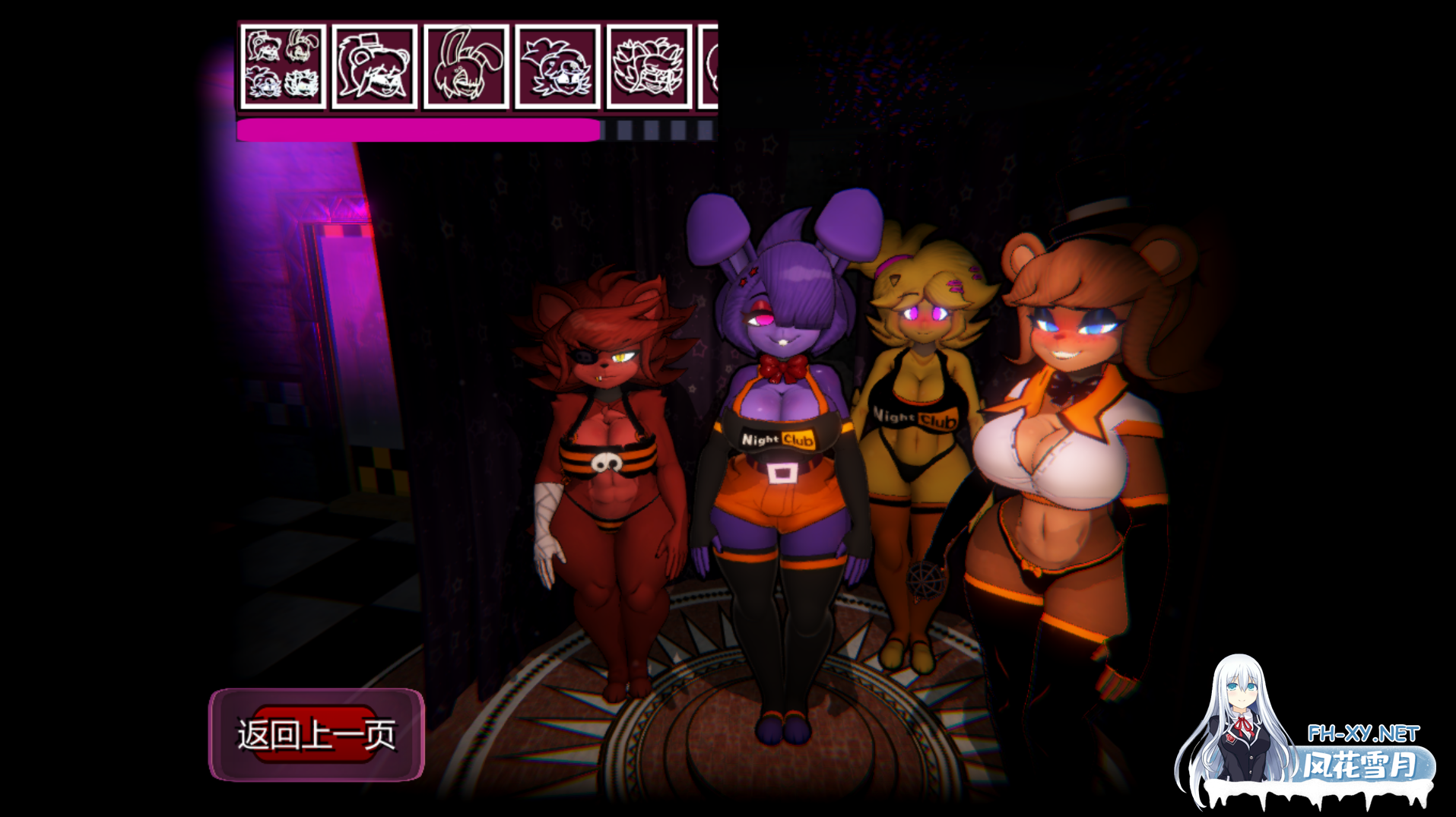The height and width of the screenshot is (817, 1456).
Task: Click the pink thumbnail strip scrollbar
Action: tap(418, 131)
